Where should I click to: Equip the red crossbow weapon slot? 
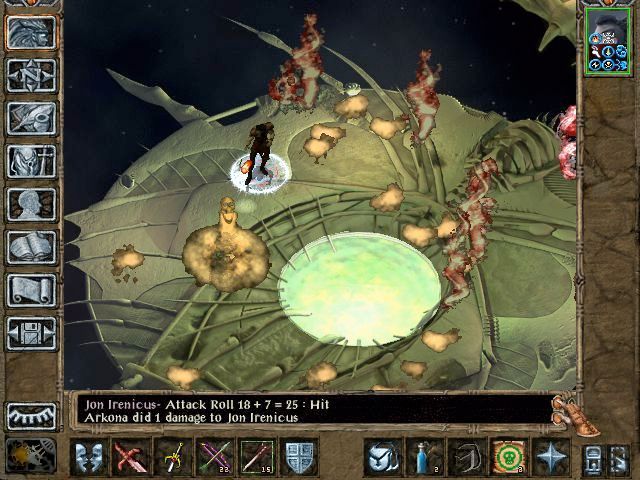(130, 457)
